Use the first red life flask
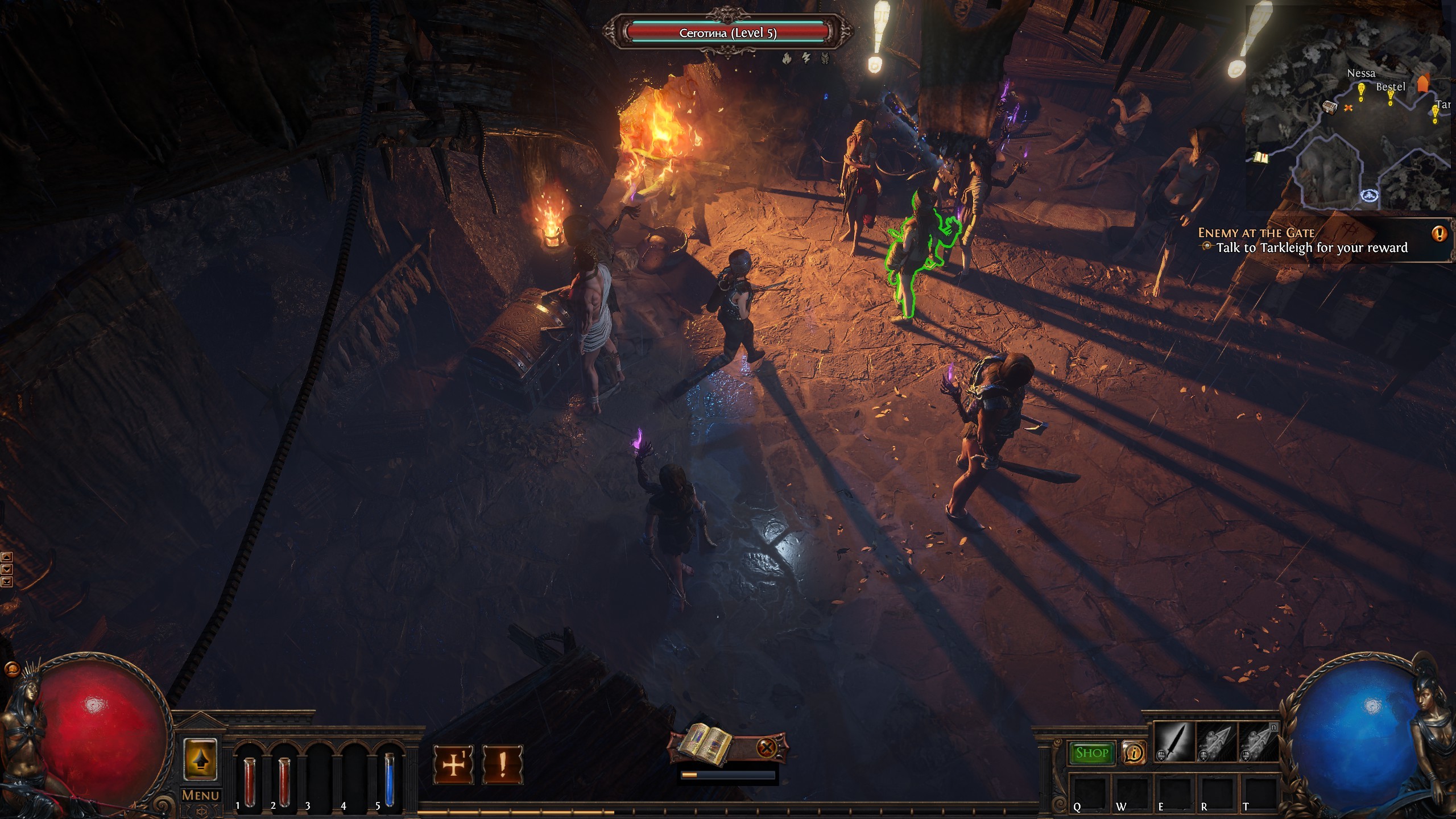 pyautogui.click(x=249, y=775)
